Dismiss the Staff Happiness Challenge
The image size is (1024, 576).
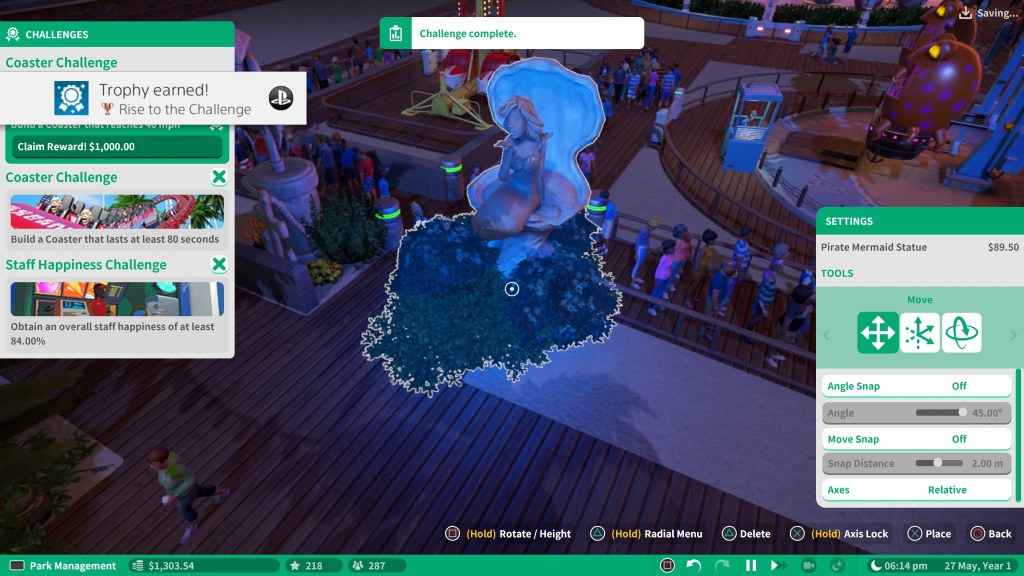[219, 265]
